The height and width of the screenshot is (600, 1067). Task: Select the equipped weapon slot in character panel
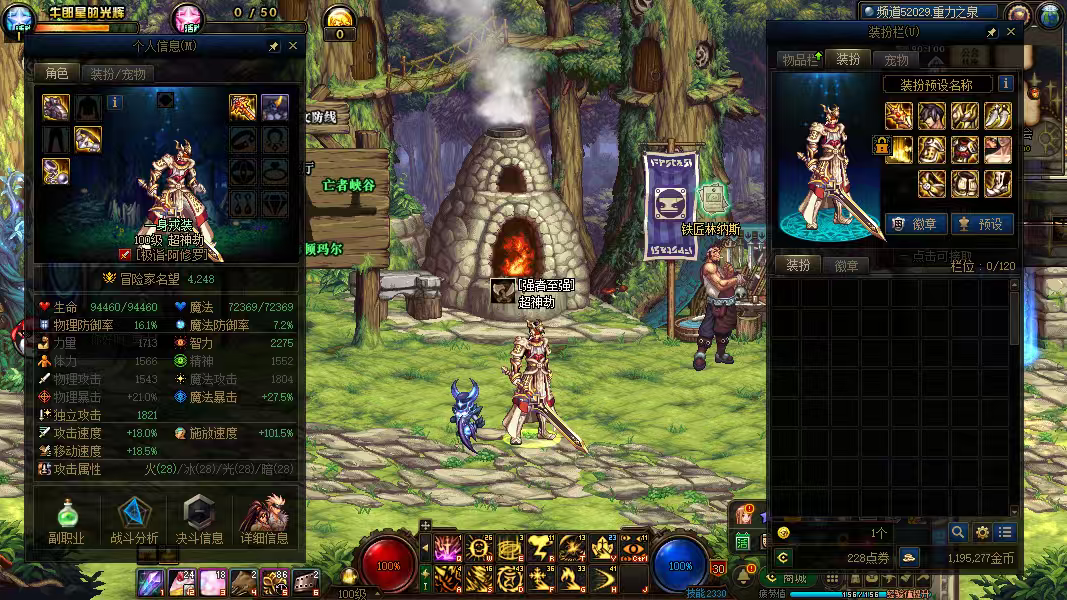pos(243,107)
